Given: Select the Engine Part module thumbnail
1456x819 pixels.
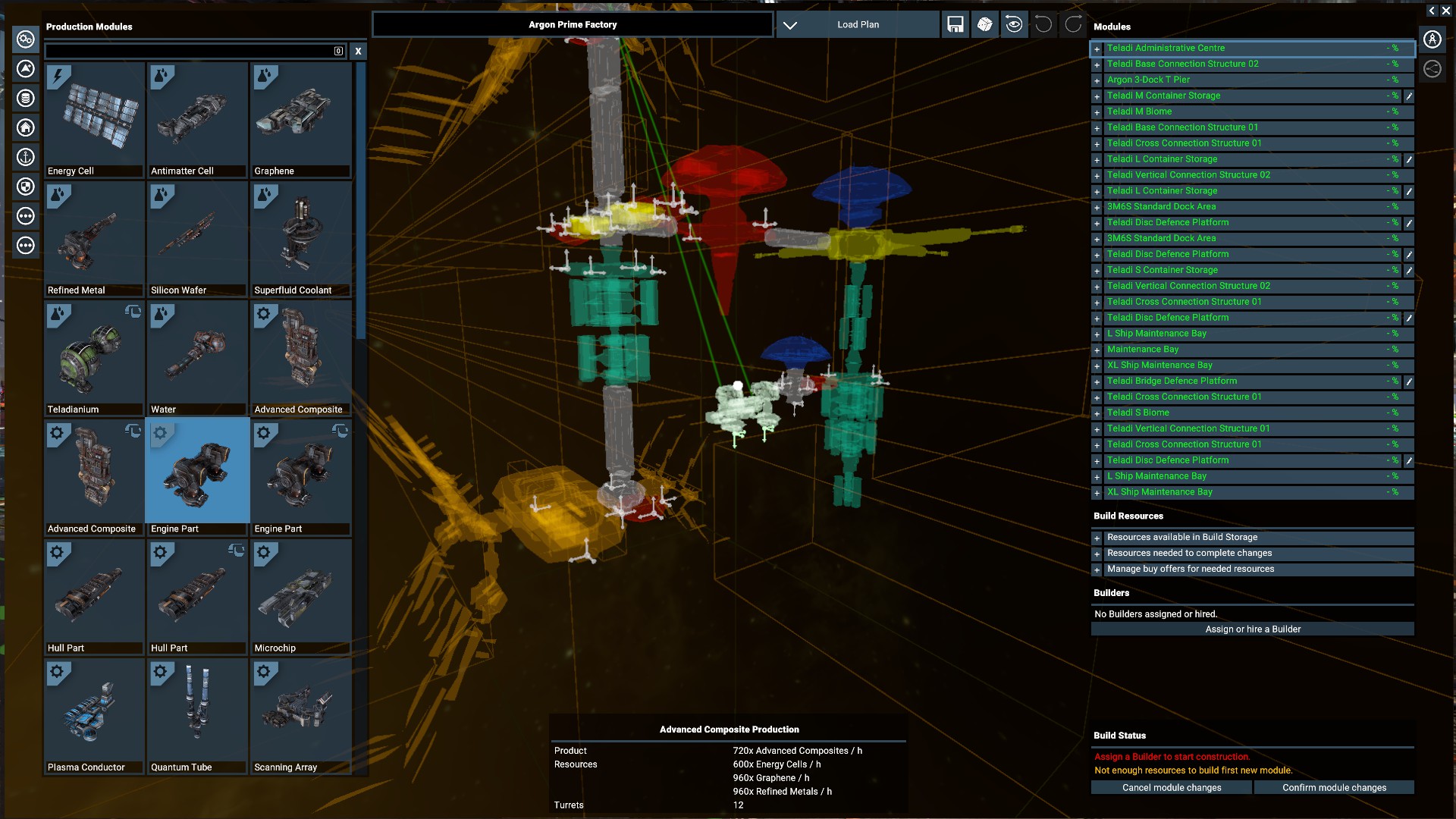Looking at the screenshot, I should coord(196,470).
